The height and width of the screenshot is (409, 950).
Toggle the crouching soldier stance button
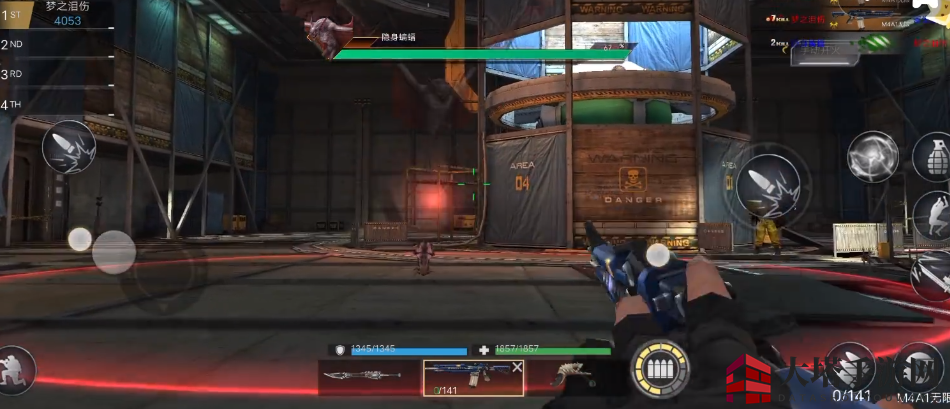(x=15, y=369)
